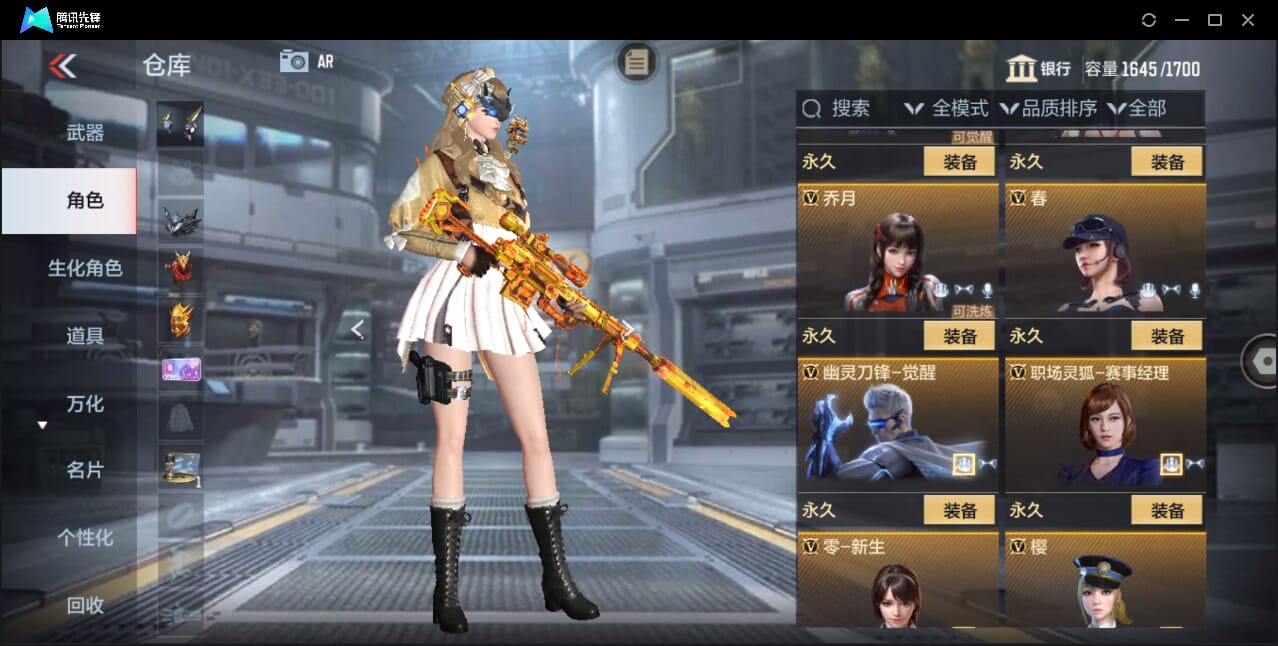
Task: Open the 万化 category tab
Action: coord(85,404)
